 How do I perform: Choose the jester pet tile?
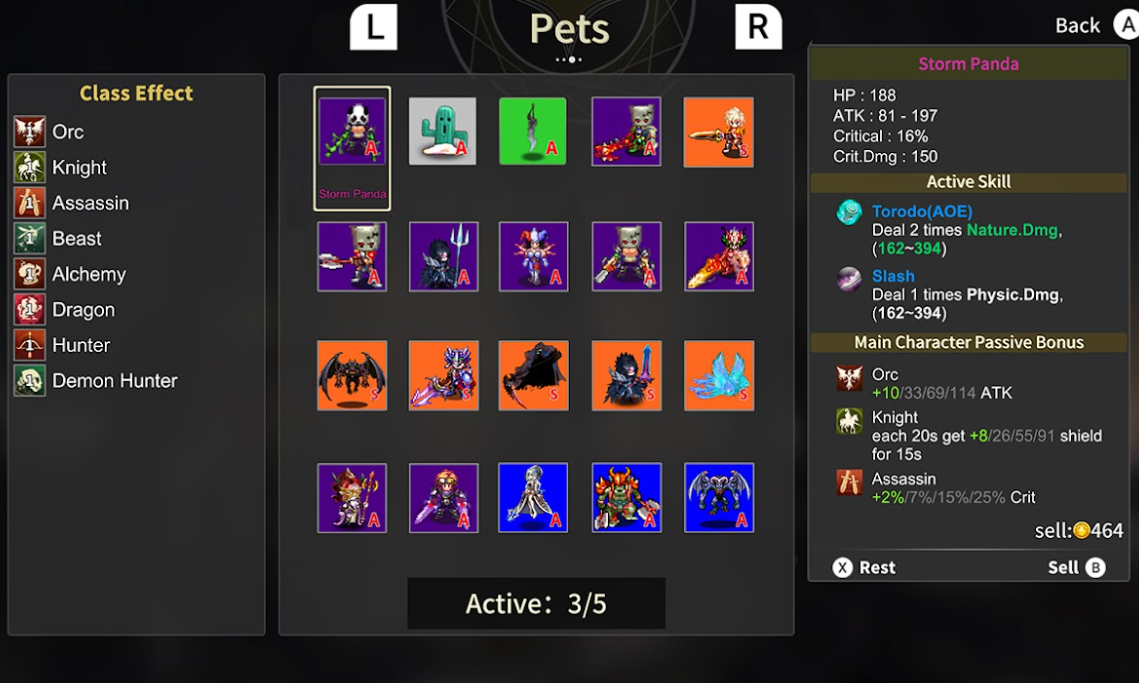(x=533, y=256)
